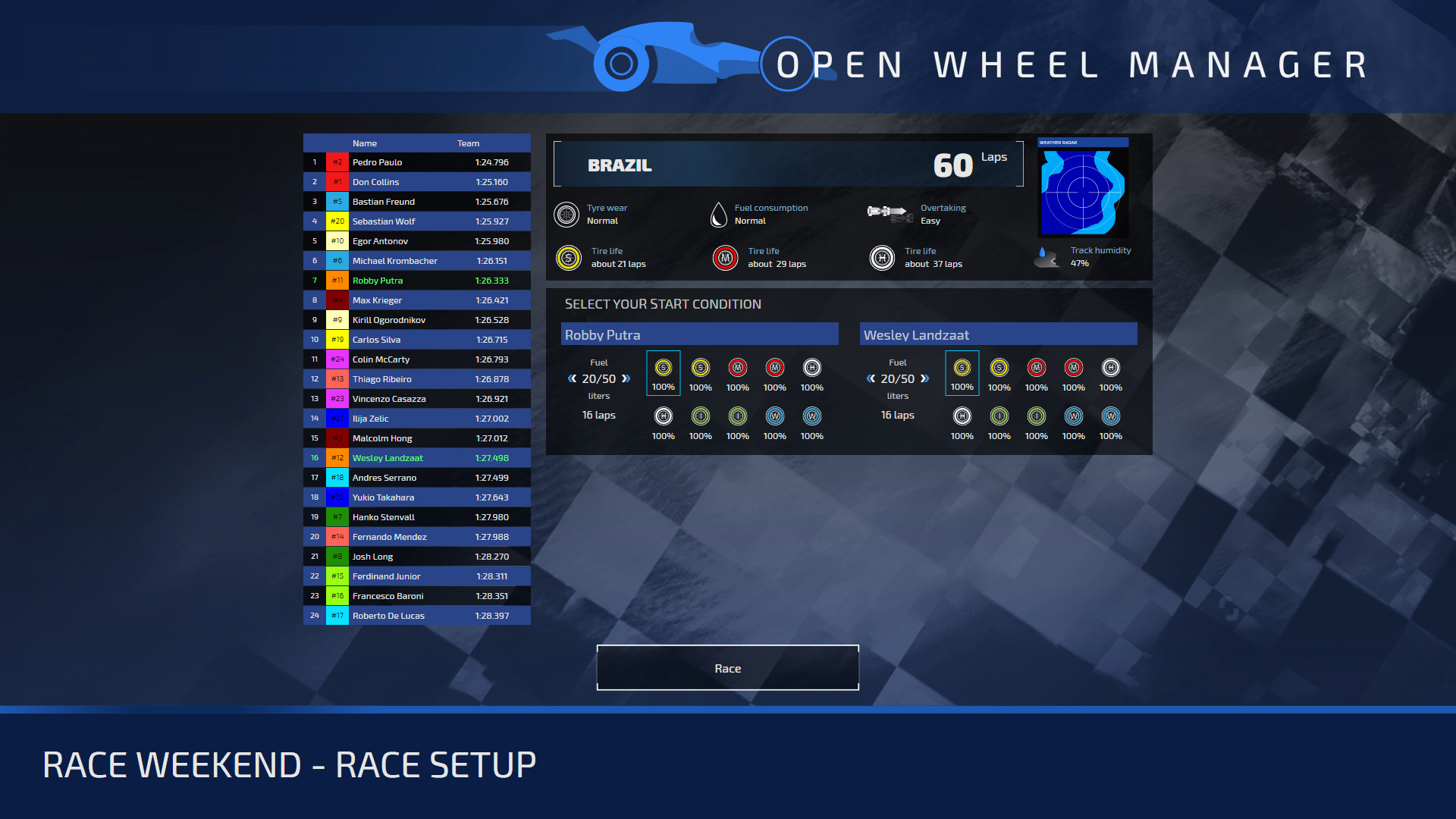This screenshot has width=1456, height=819.
Task: Start the race with the Race button
Action: coord(727,668)
